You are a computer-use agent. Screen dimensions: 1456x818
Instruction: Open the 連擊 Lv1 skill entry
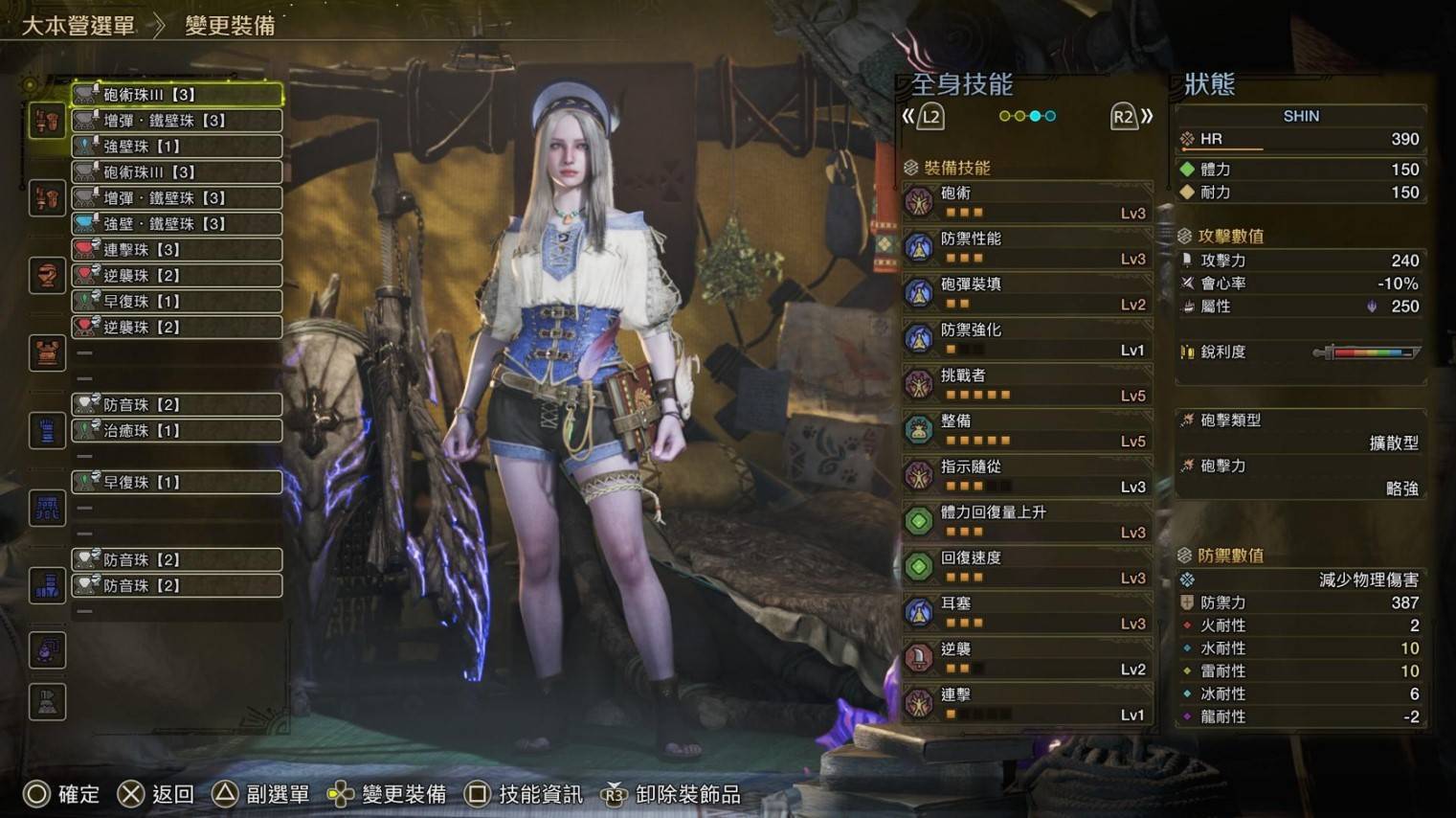[x=1026, y=704]
